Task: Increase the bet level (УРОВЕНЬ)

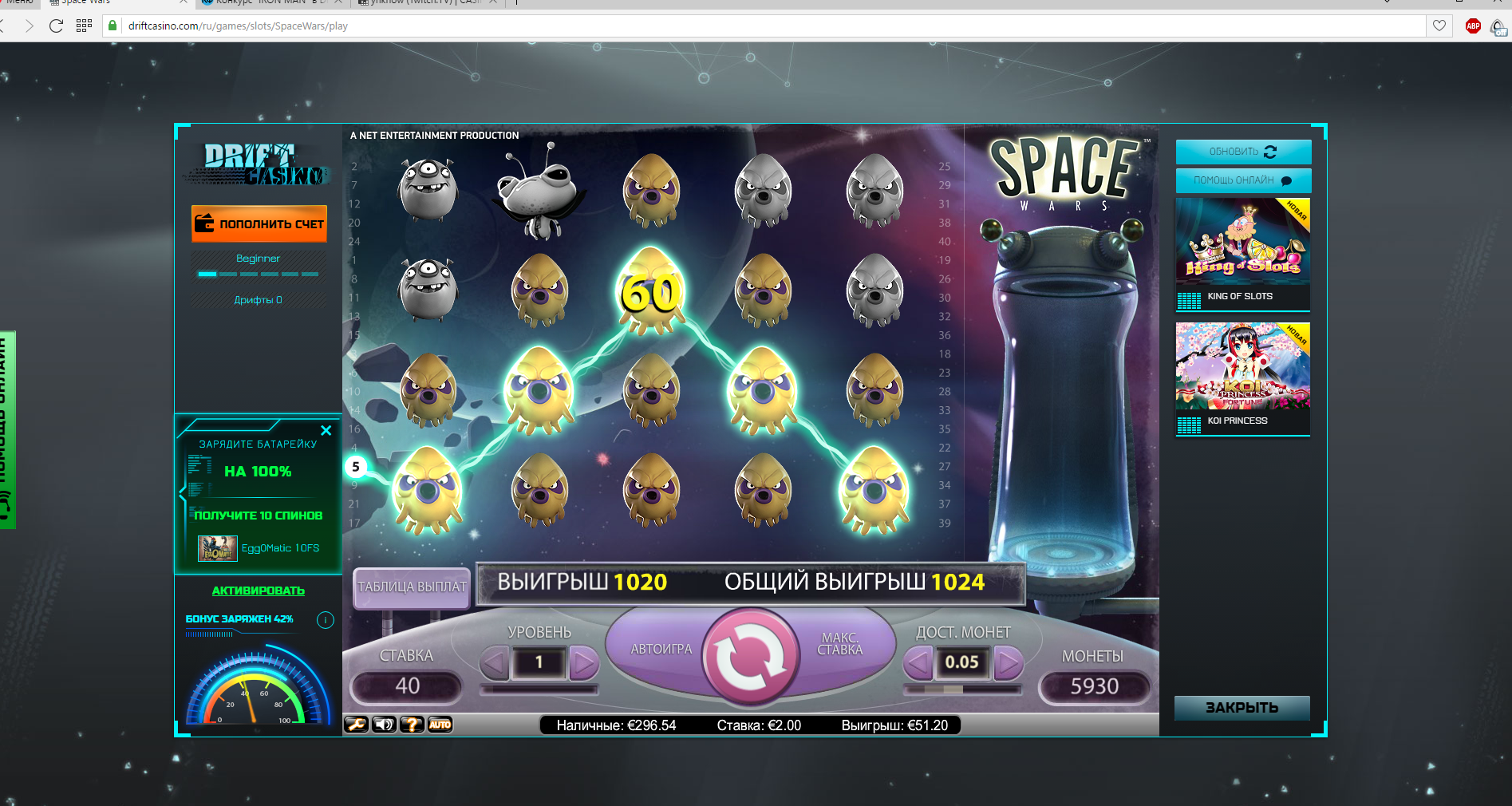Action: coord(584,662)
